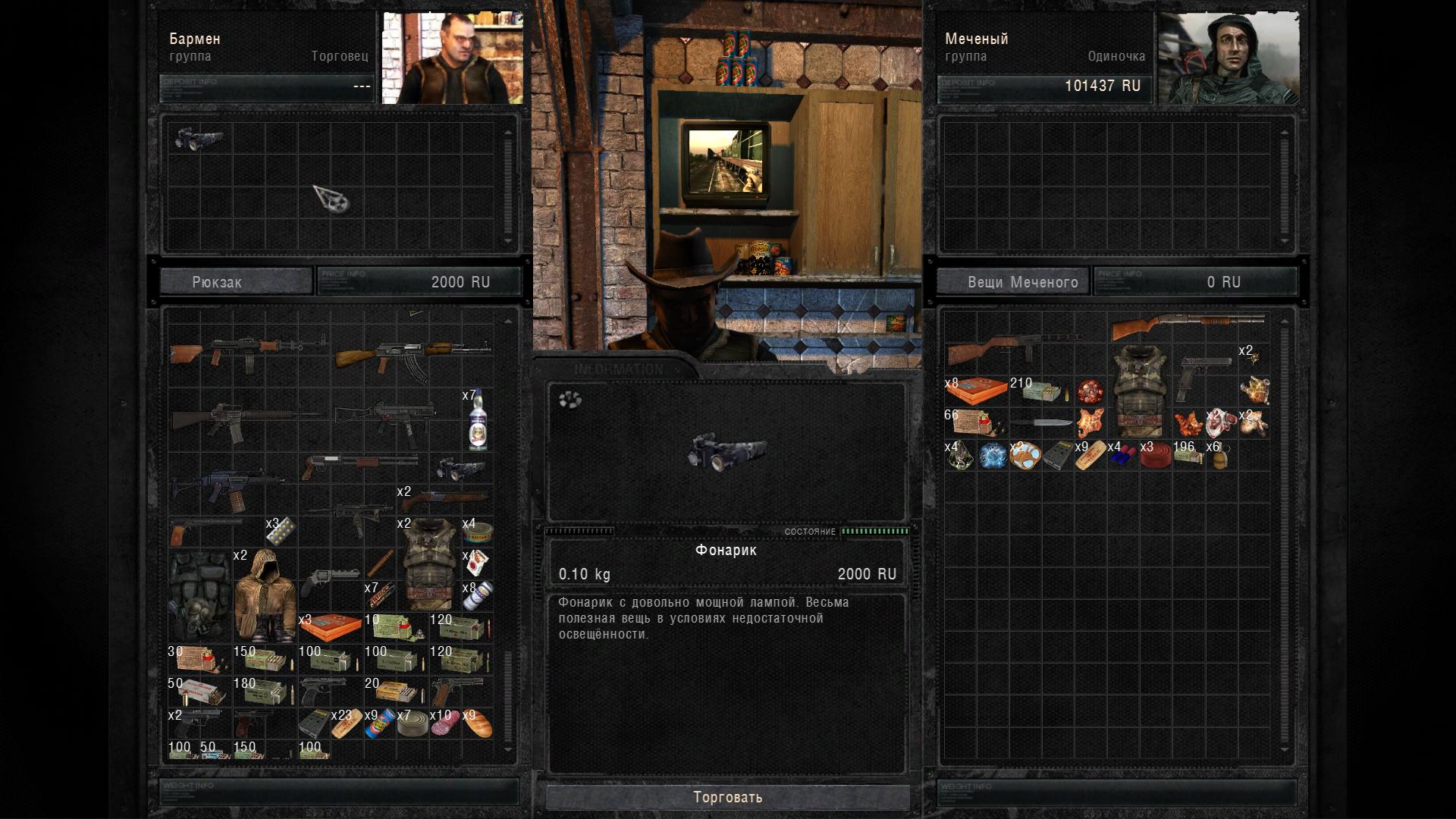Choose the pistol in Меченый's inventory
Screen dimensions: 1456x819
point(1204,375)
